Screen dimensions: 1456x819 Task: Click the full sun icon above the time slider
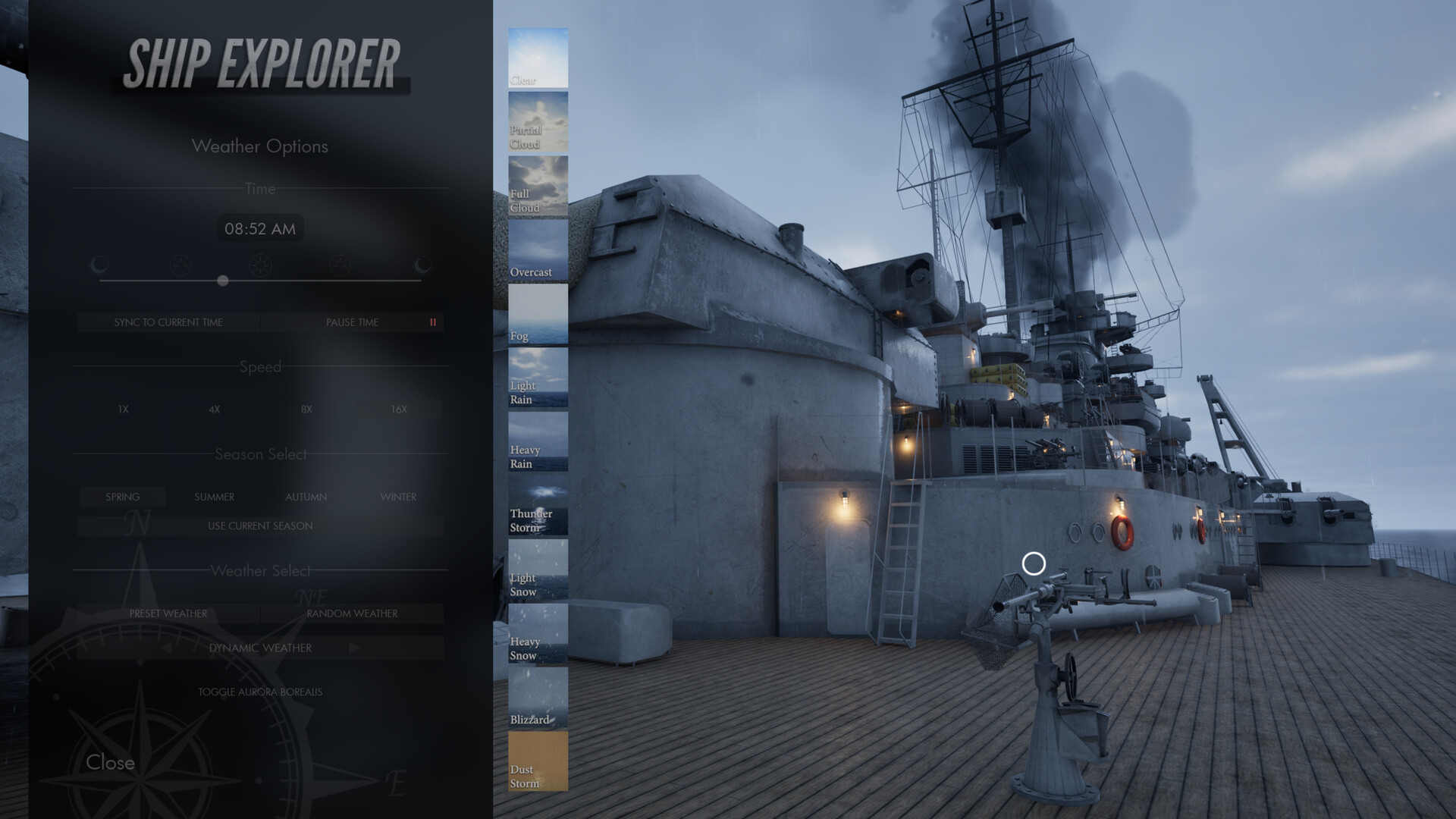coord(260,264)
